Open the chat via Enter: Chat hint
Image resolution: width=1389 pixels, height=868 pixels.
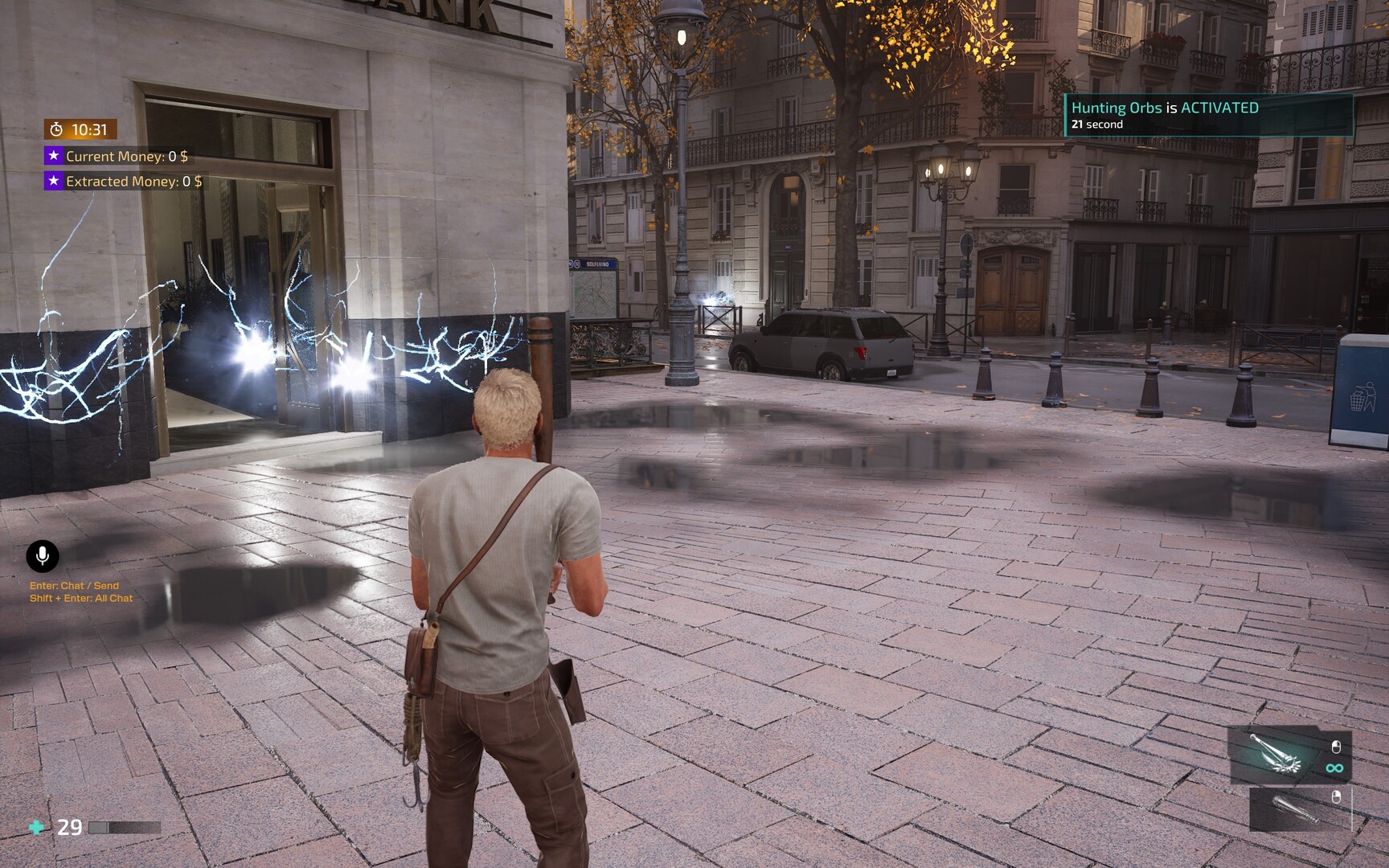74,586
